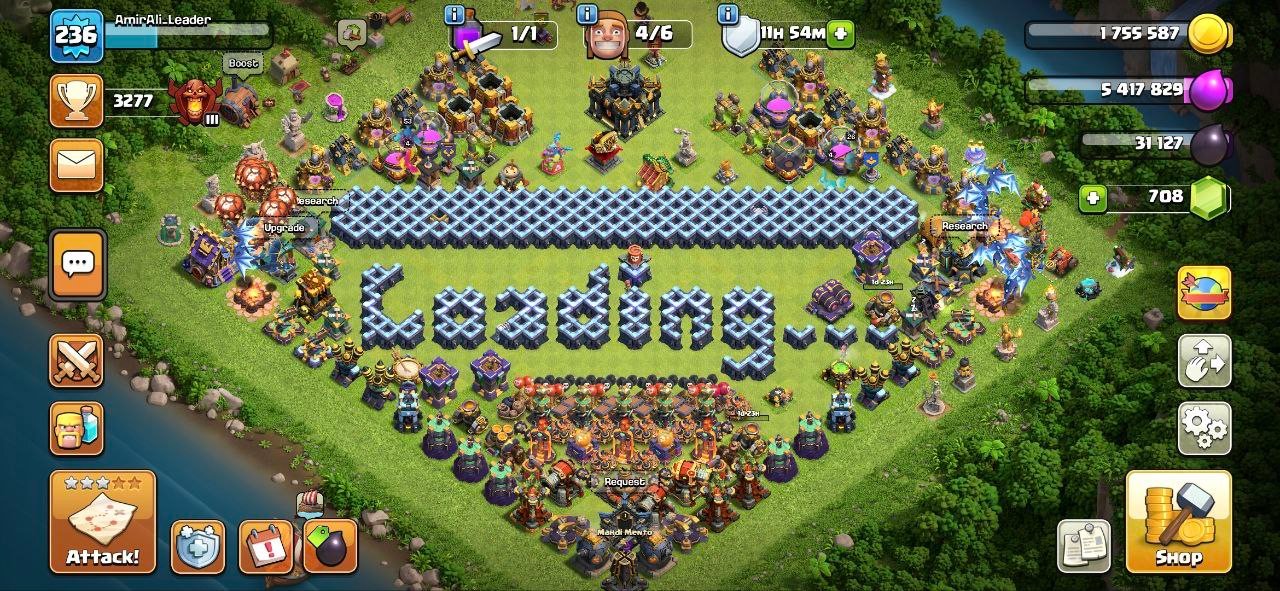The height and width of the screenshot is (591, 1280).
Task: Open the clipboard notes button
Action: point(1084,546)
